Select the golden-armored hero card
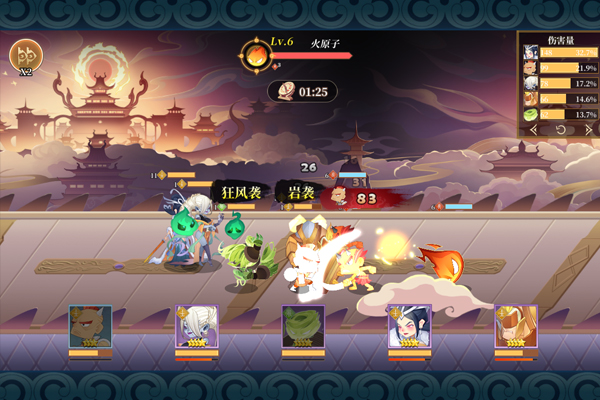The height and width of the screenshot is (400, 600). point(516,327)
